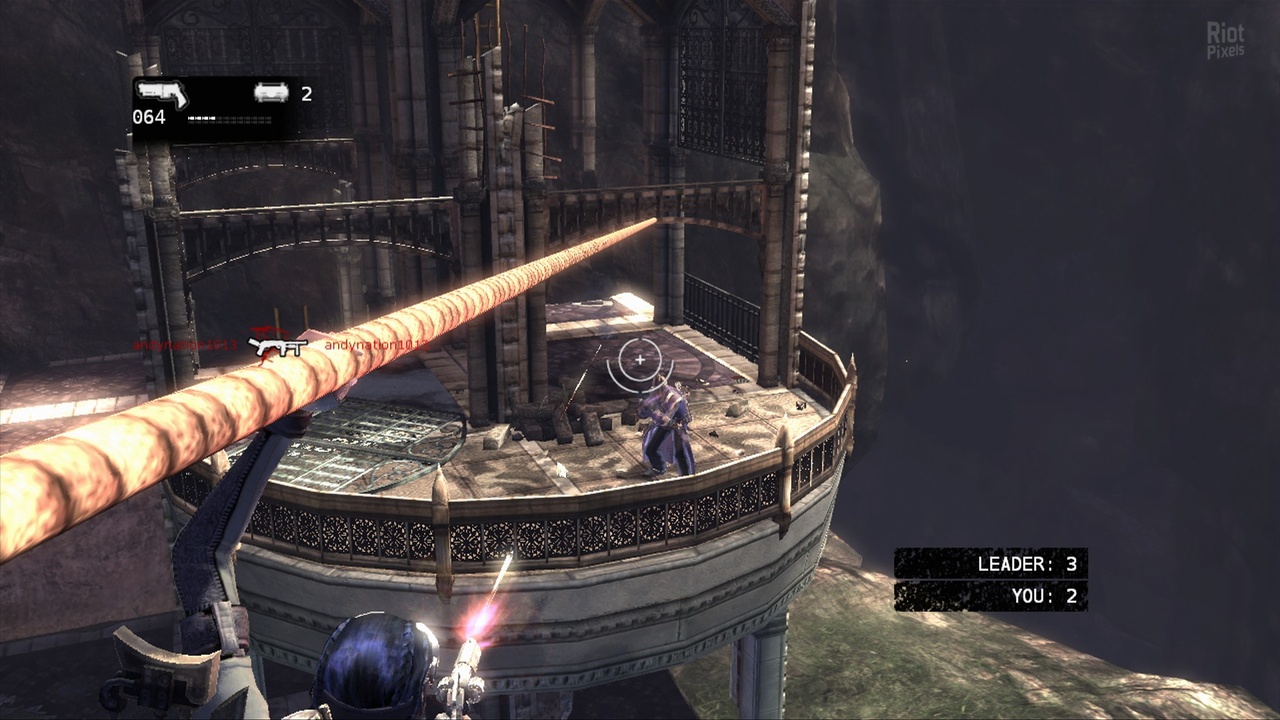Click the submachine gun kill feed icon
Screen dimensions: 1280x720
click(278, 346)
